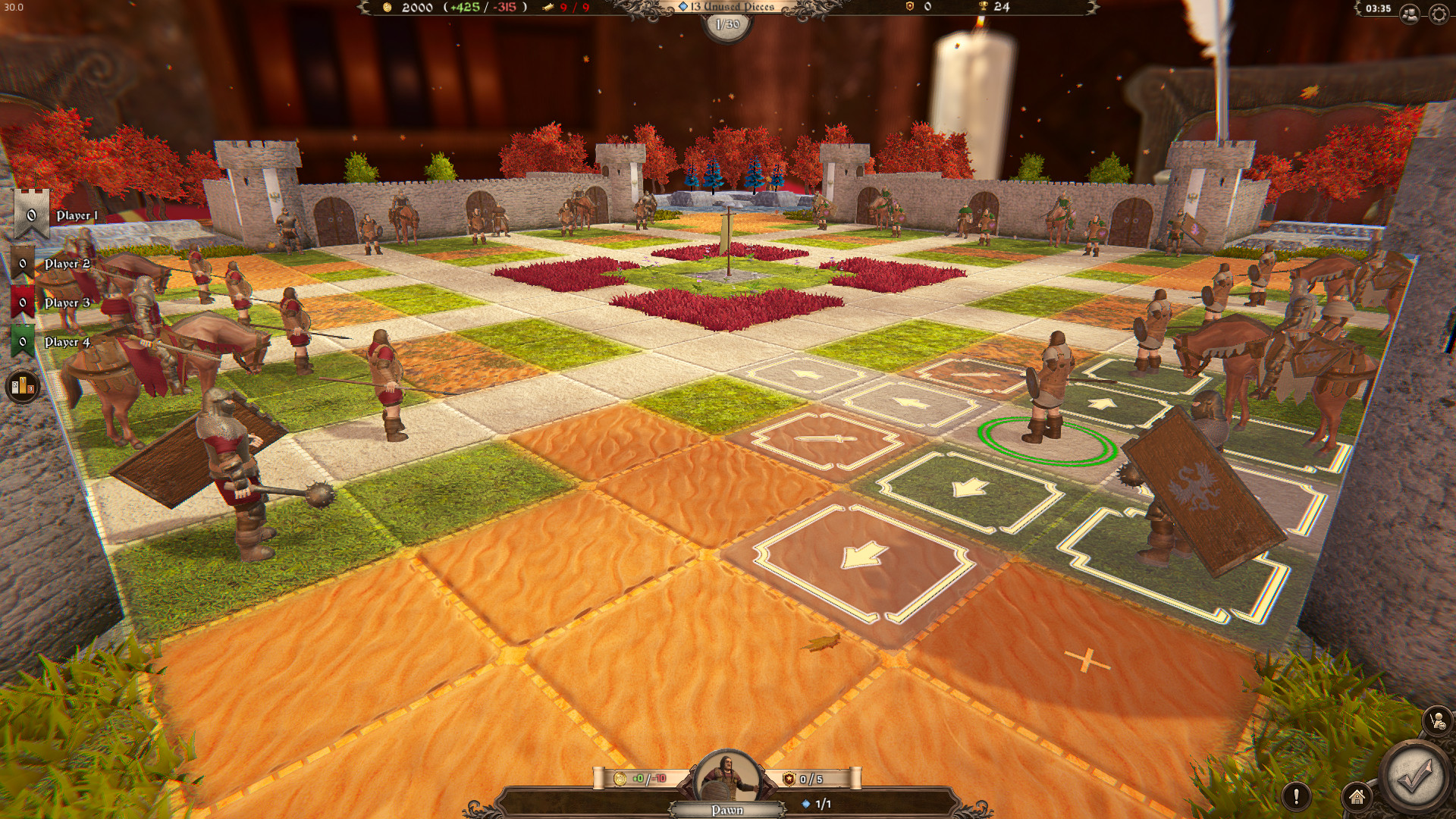Open the Settings gear menu
The width and height of the screenshot is (1456, 819).
1439,12
